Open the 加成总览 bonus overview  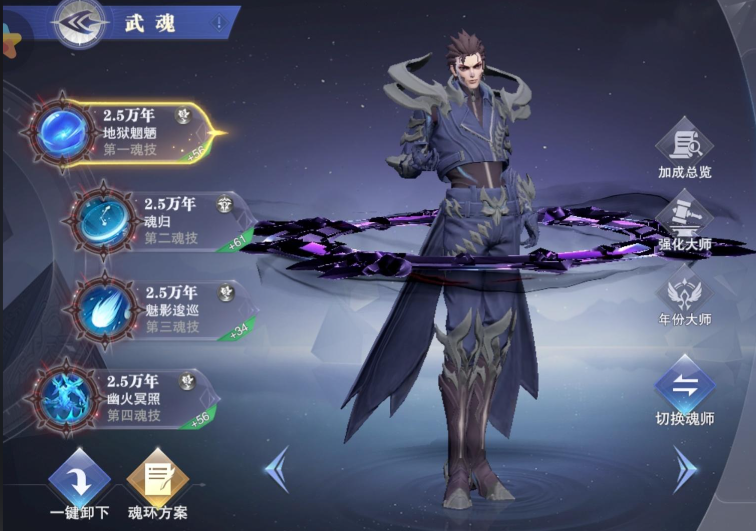684,147
